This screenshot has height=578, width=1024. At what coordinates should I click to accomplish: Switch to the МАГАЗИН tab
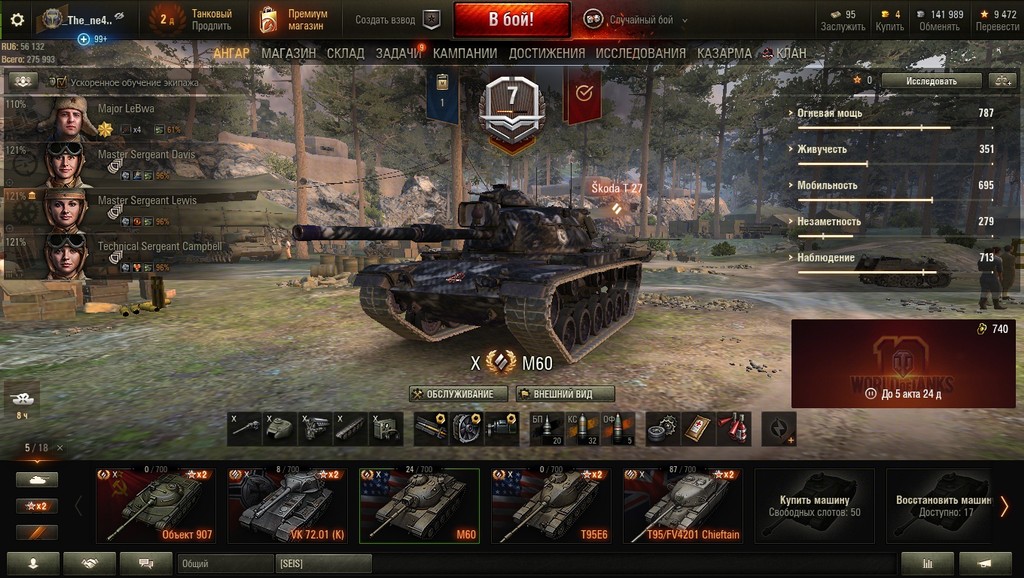coord(289,53)
